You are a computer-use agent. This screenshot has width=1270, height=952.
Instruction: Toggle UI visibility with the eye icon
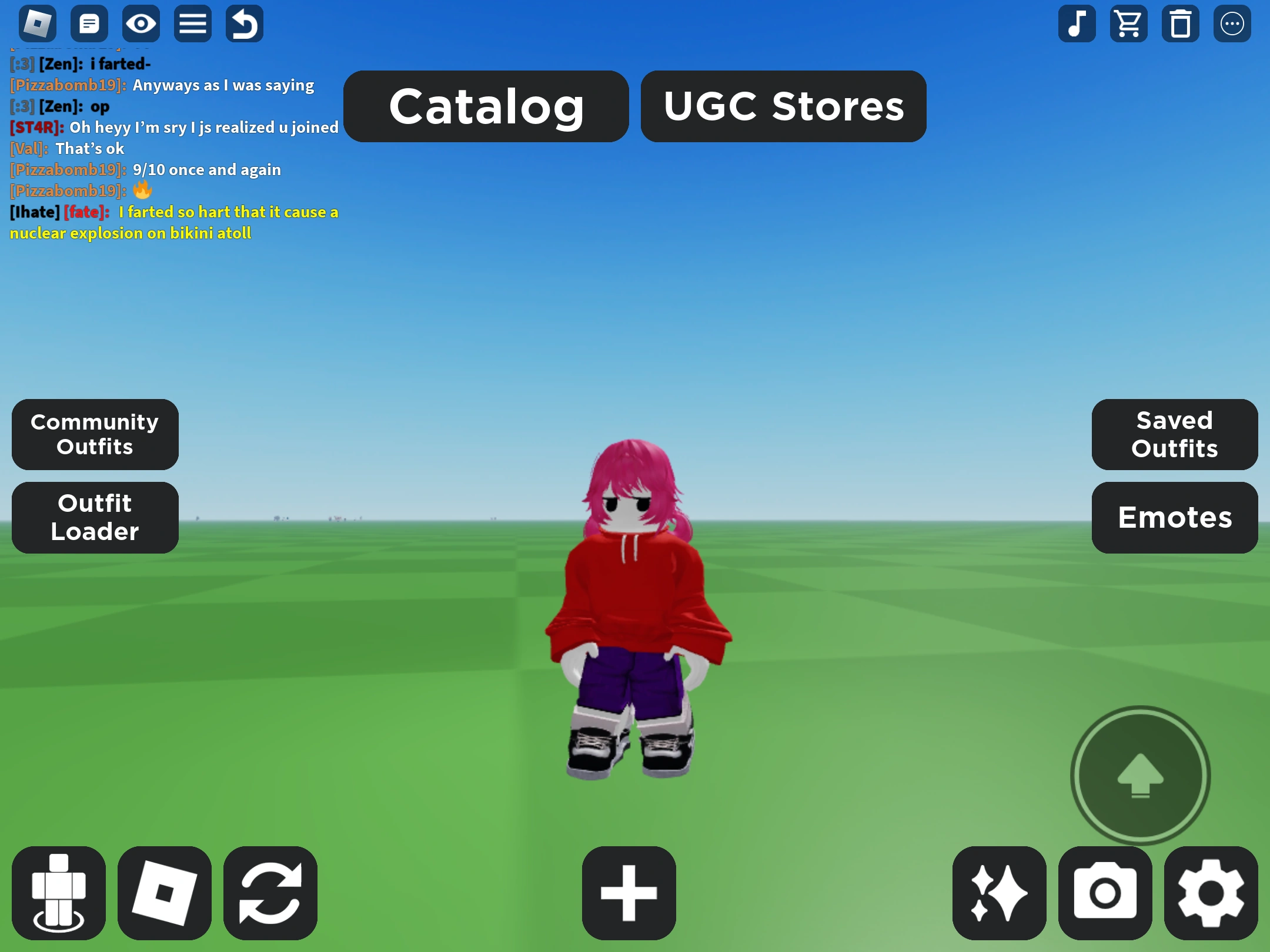coord(141,24)
